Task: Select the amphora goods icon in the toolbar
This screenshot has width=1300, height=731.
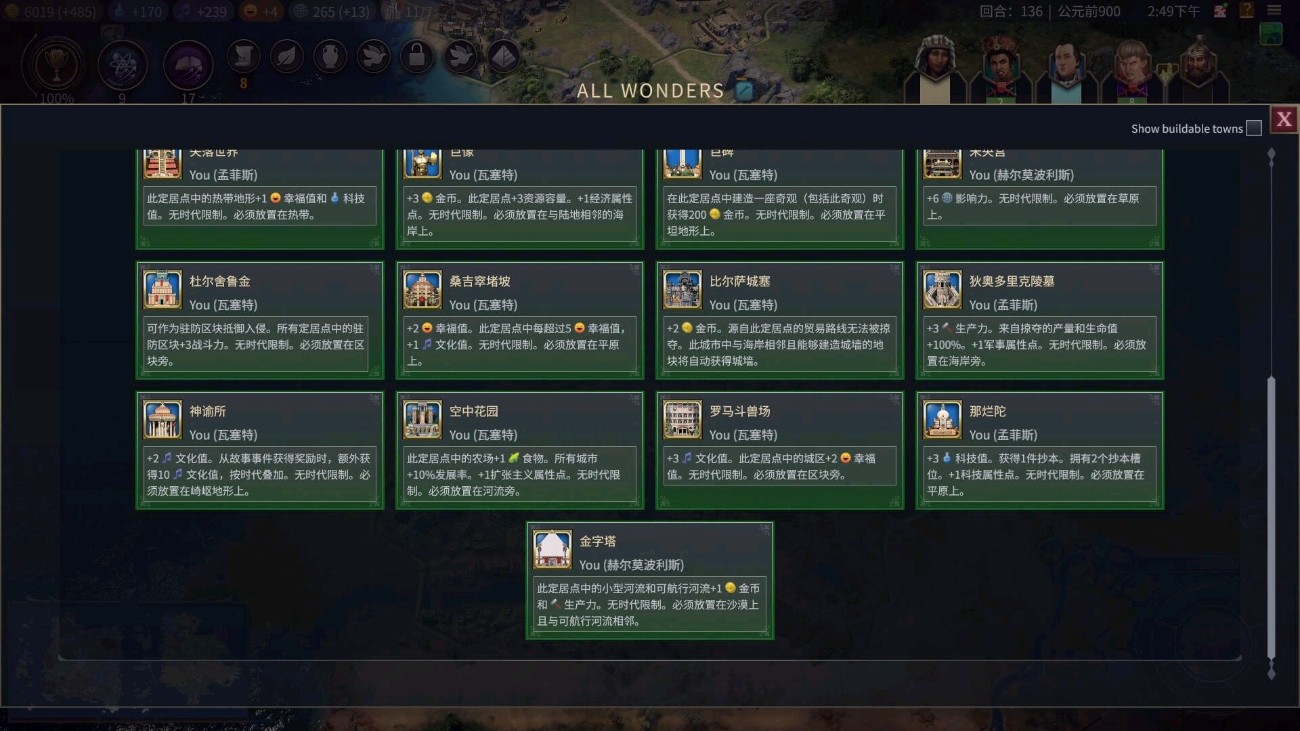Action: [330, 56]
